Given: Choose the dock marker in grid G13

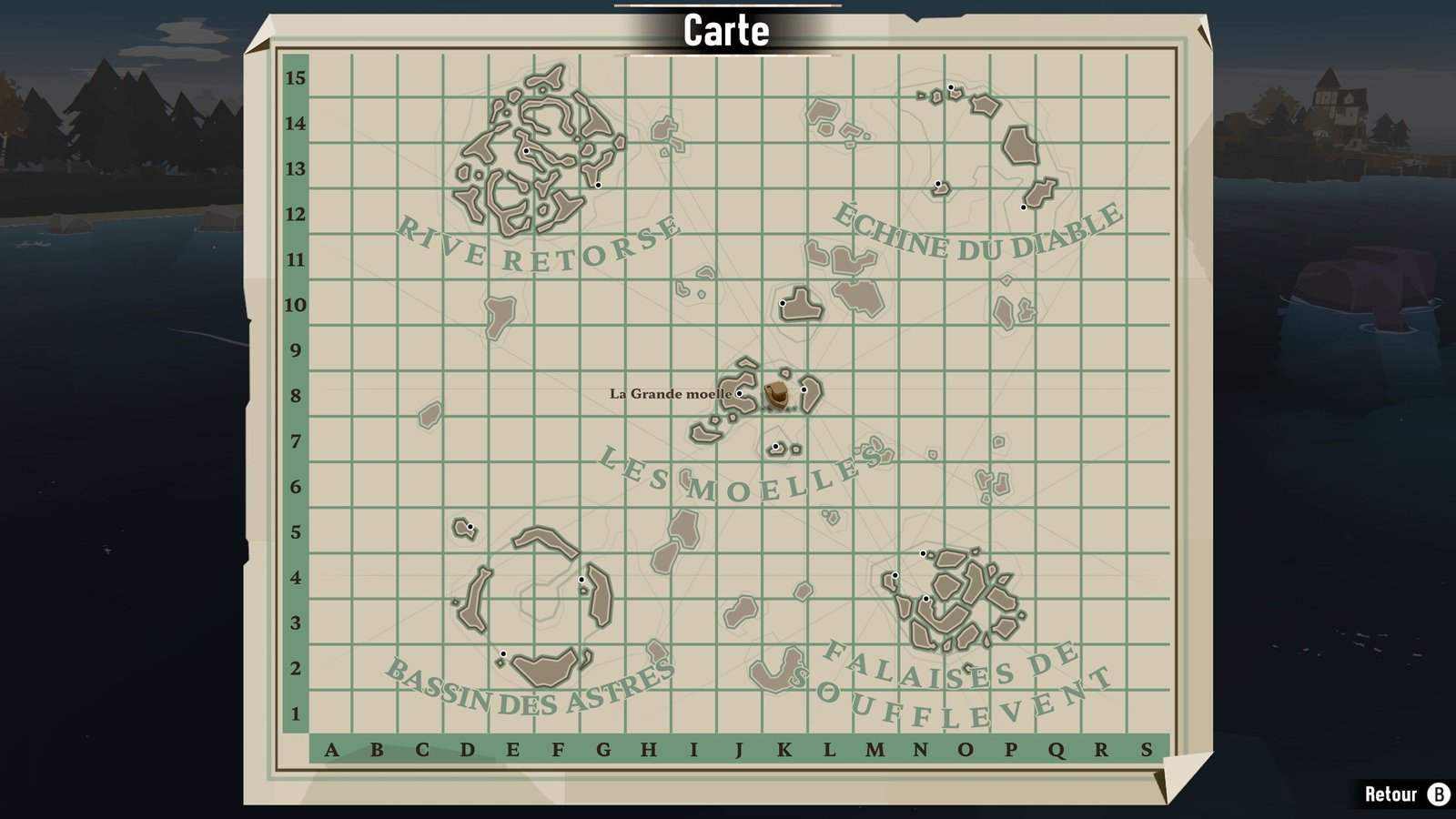Looking at the screenshot, I should [x=599, y=186].
